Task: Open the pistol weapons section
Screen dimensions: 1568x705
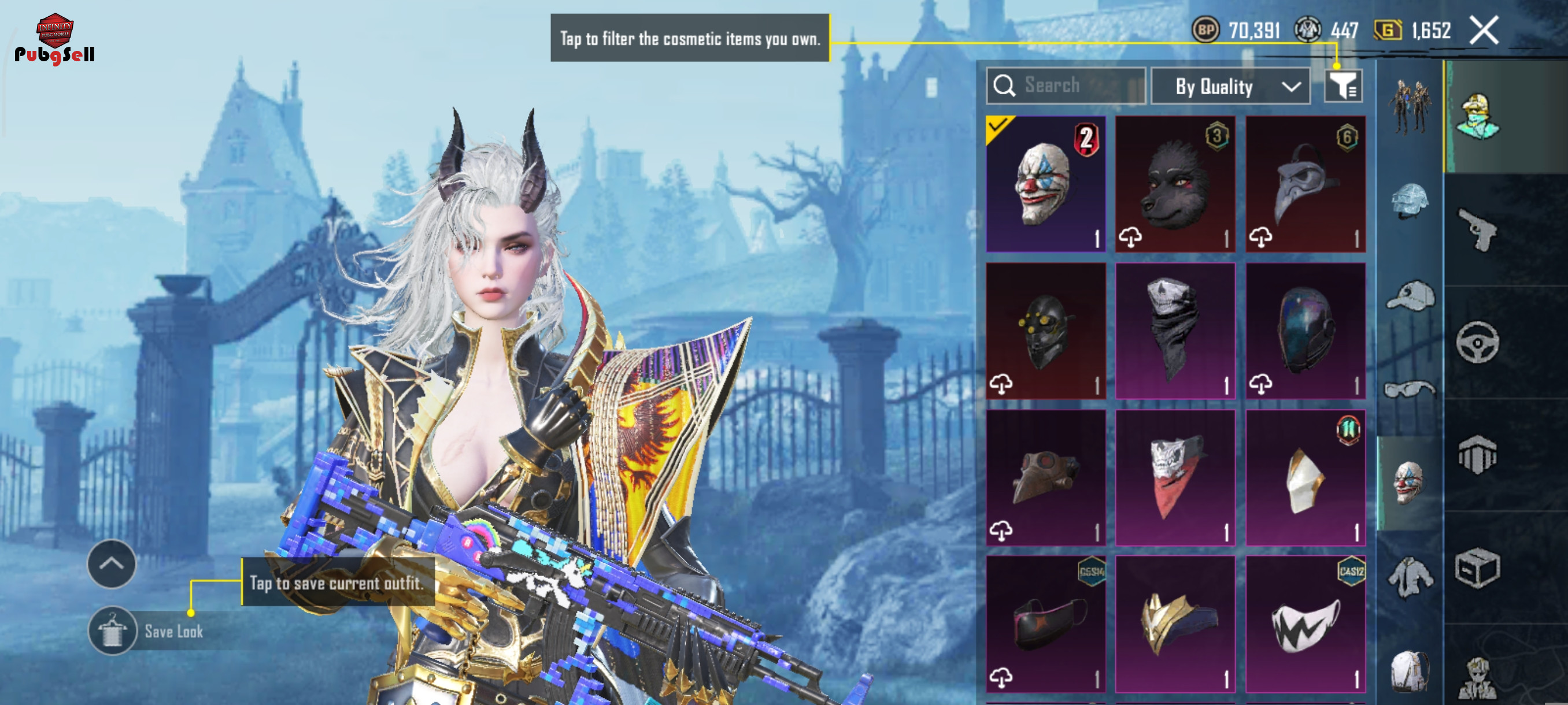Action: (1478, 229)
